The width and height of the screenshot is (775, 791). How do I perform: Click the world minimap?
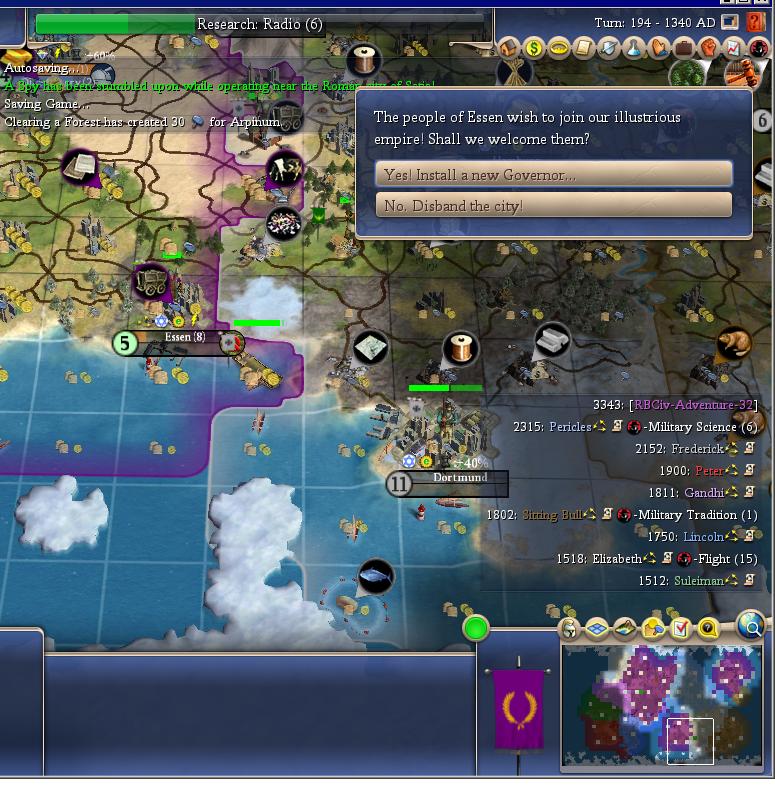coord(662,705)
